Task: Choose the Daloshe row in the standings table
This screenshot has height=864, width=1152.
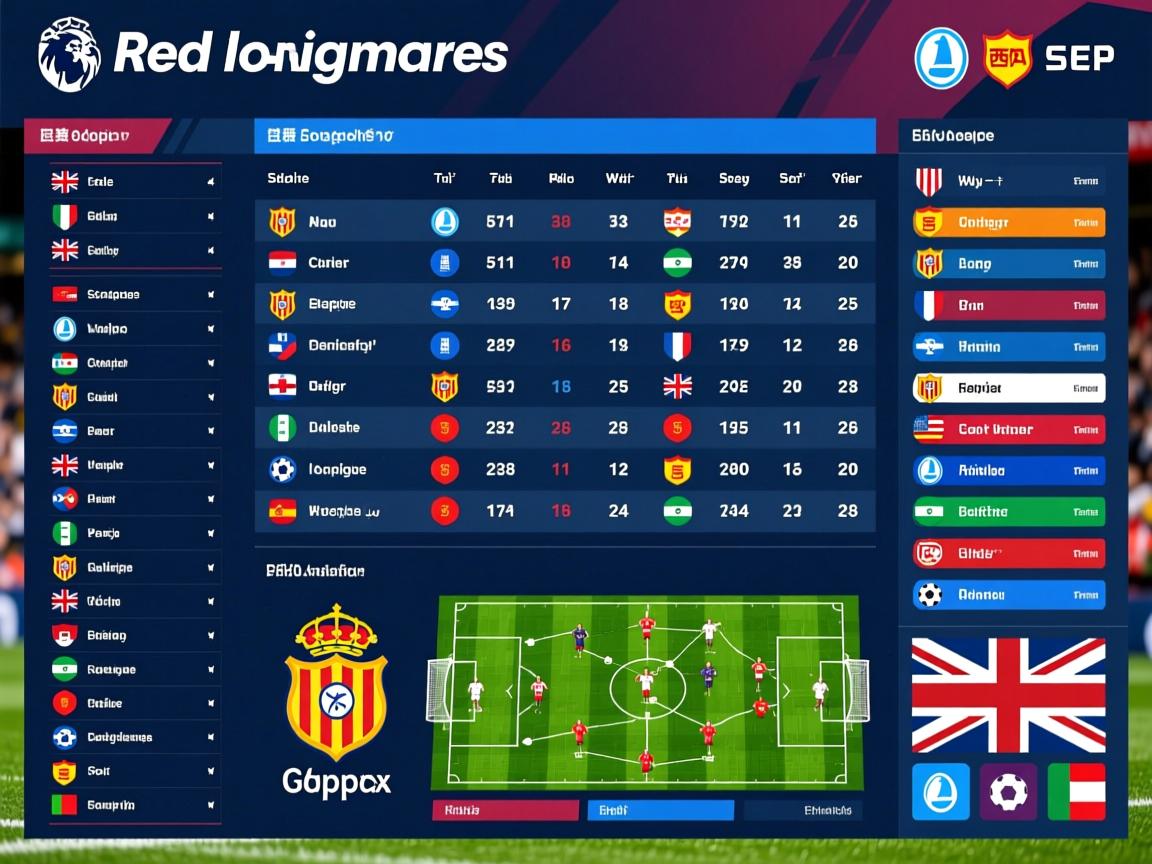Action: [565, 428]
